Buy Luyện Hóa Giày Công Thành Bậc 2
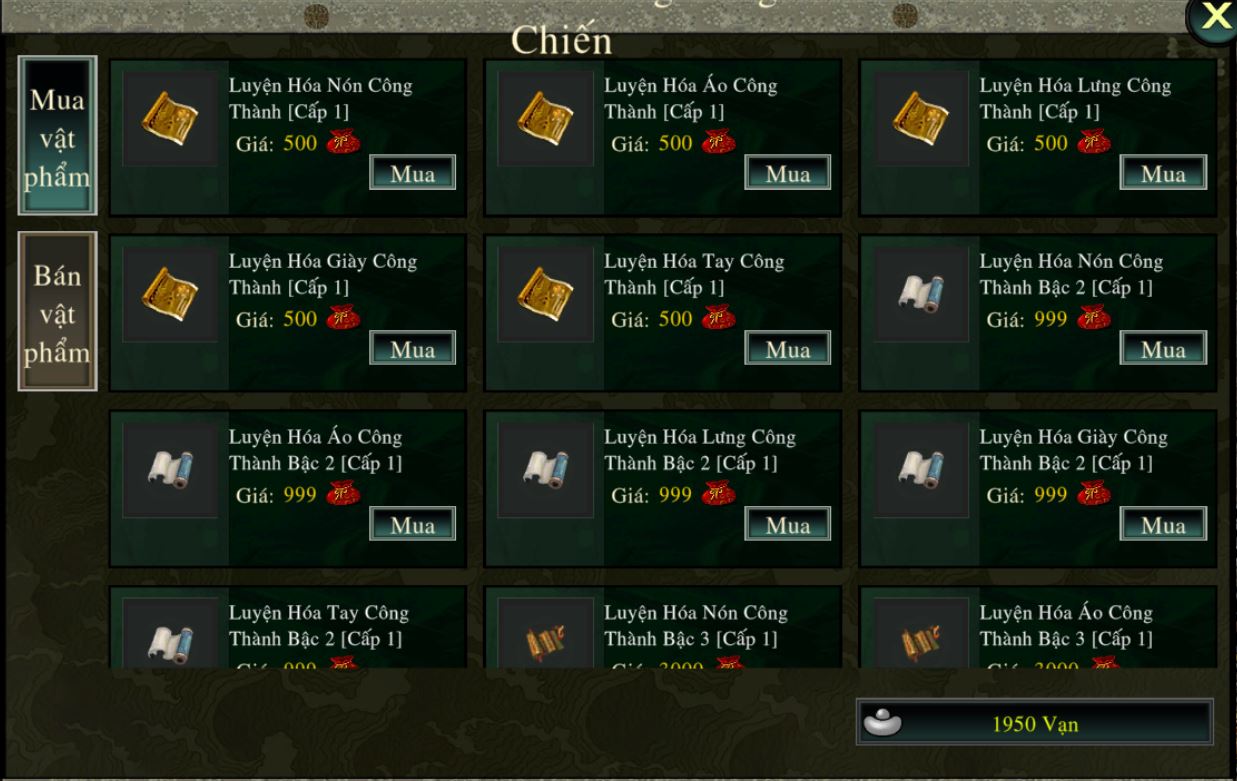Screen dimensions: 1237x781 pyautogui.click(x=1163, y=524)
